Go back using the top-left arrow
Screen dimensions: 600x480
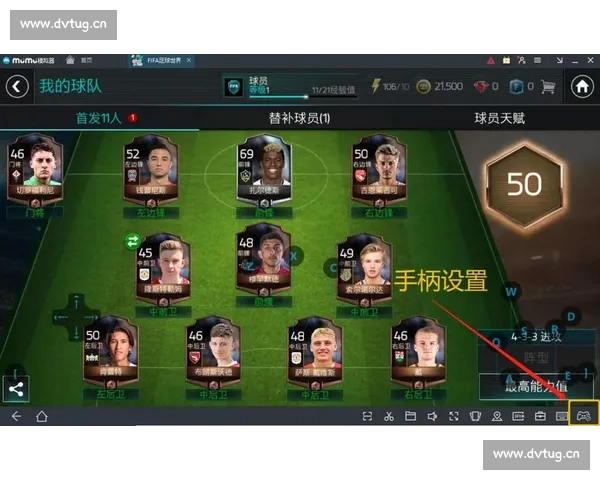(17, 86)
